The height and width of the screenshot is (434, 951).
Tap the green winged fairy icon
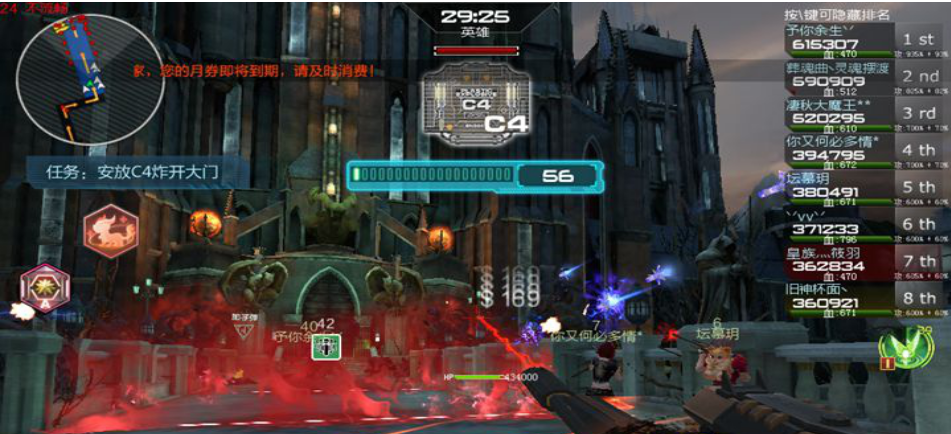(900, 347)
